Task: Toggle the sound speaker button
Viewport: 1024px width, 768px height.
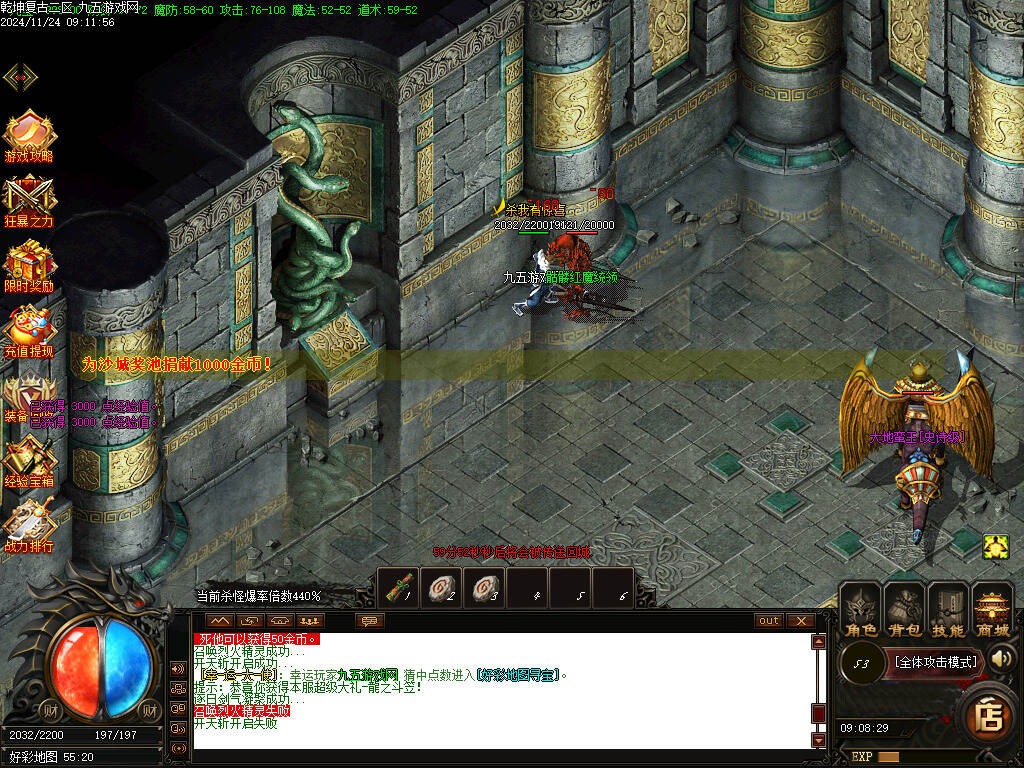Action: coord(1001,658)
